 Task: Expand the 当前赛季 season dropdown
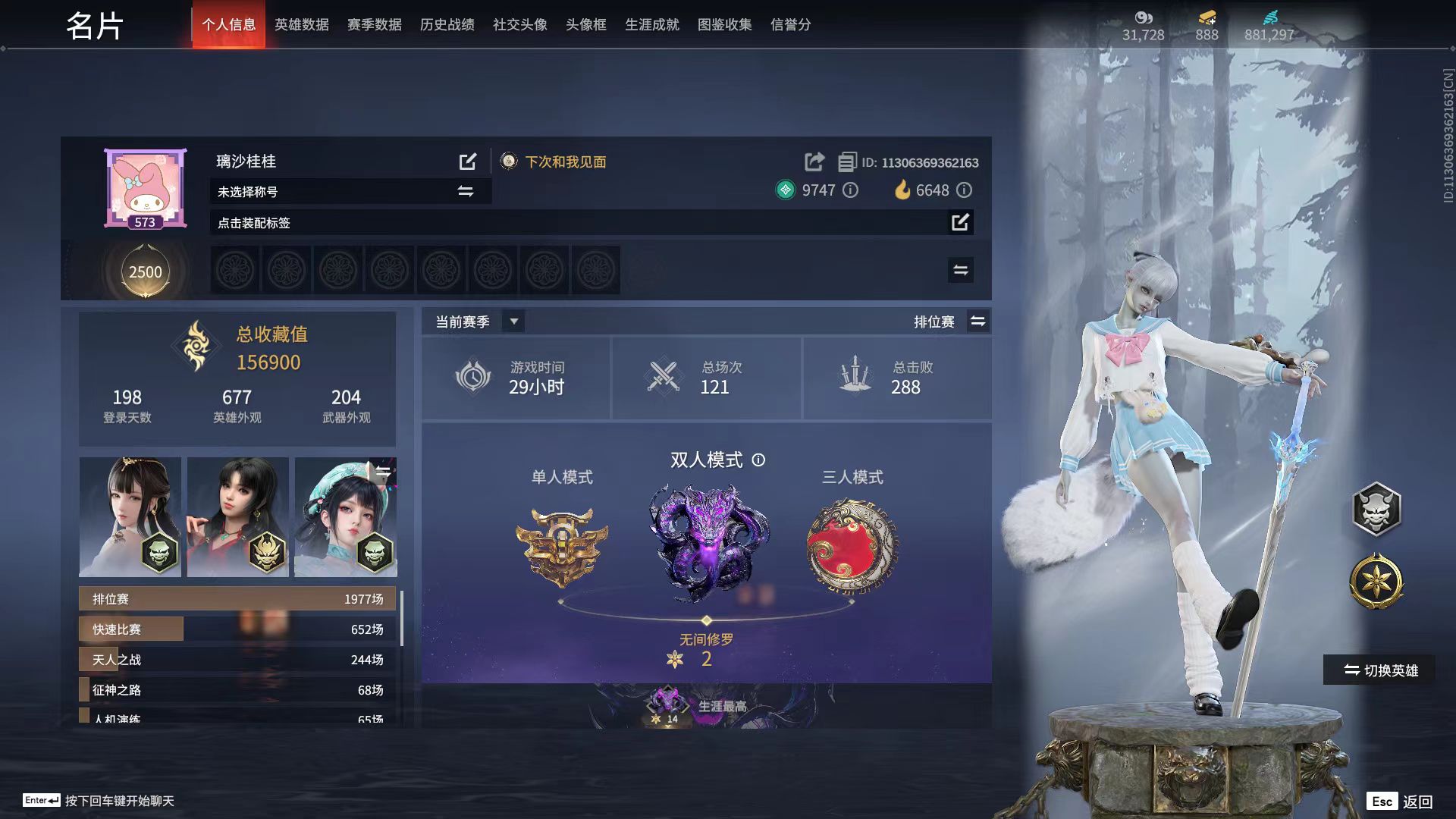pos(513,321)
